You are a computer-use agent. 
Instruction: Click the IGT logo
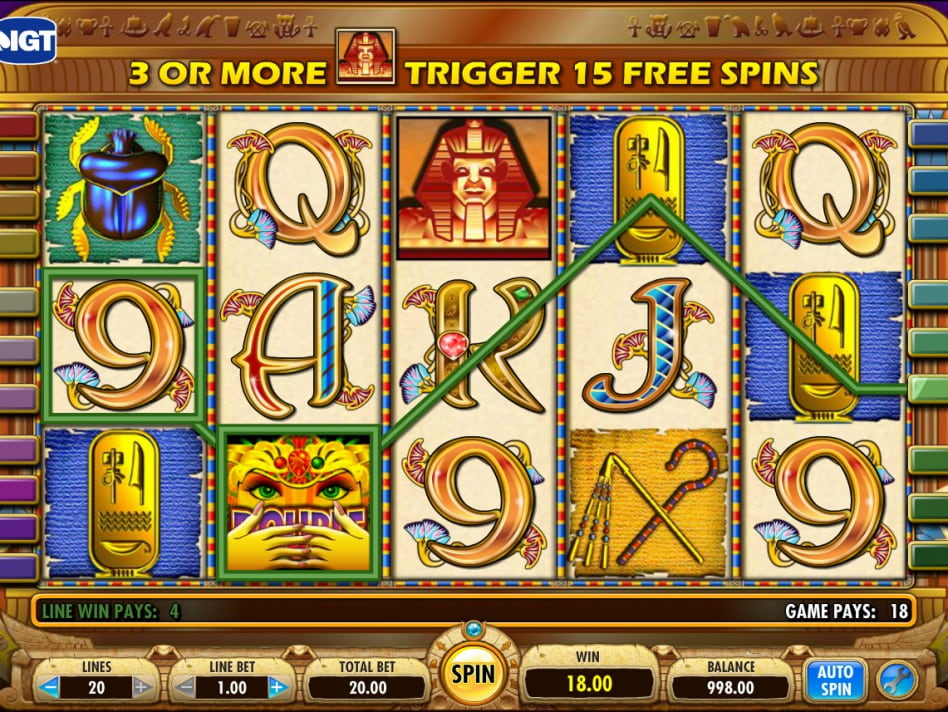click(x=27, y=38)
